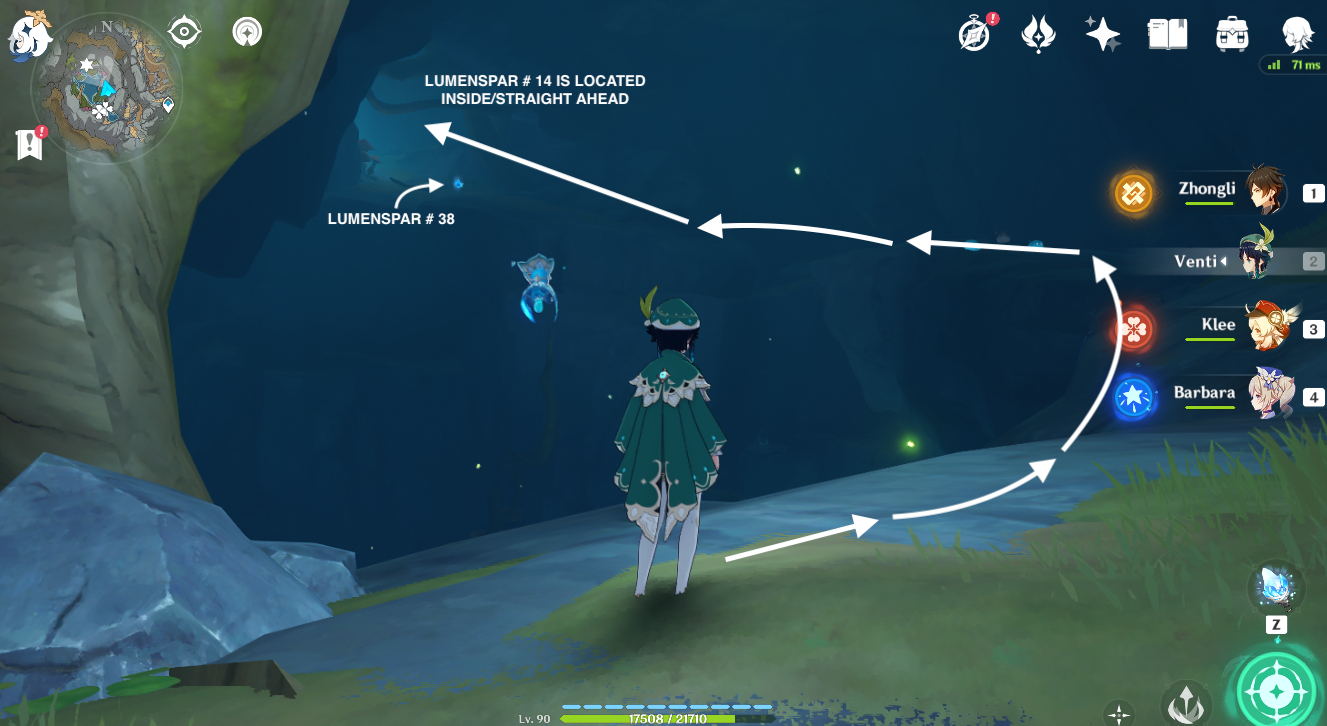
Task: Open the inventory bag icon
Action: [1231, 33]
